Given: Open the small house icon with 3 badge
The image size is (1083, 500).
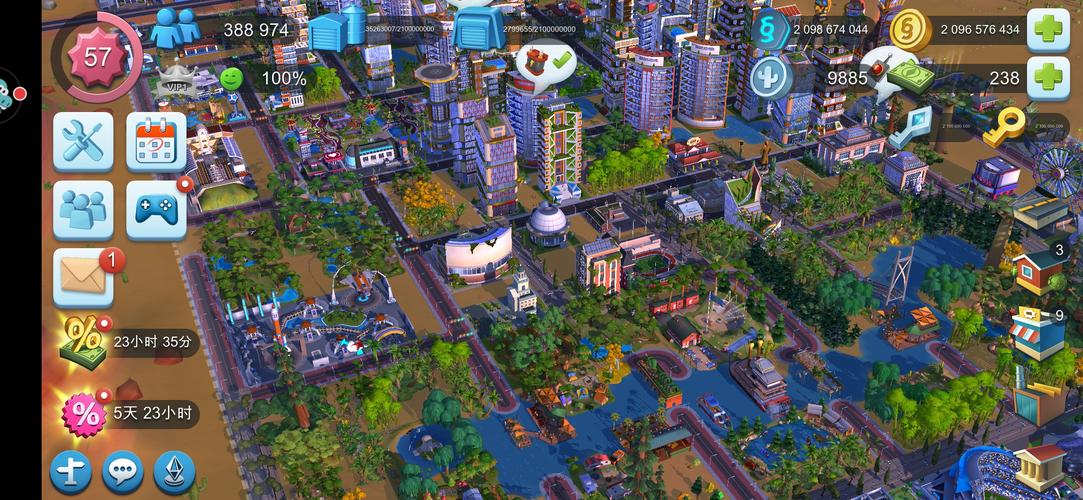Looking at the screenshot, I should point(1038,268).
